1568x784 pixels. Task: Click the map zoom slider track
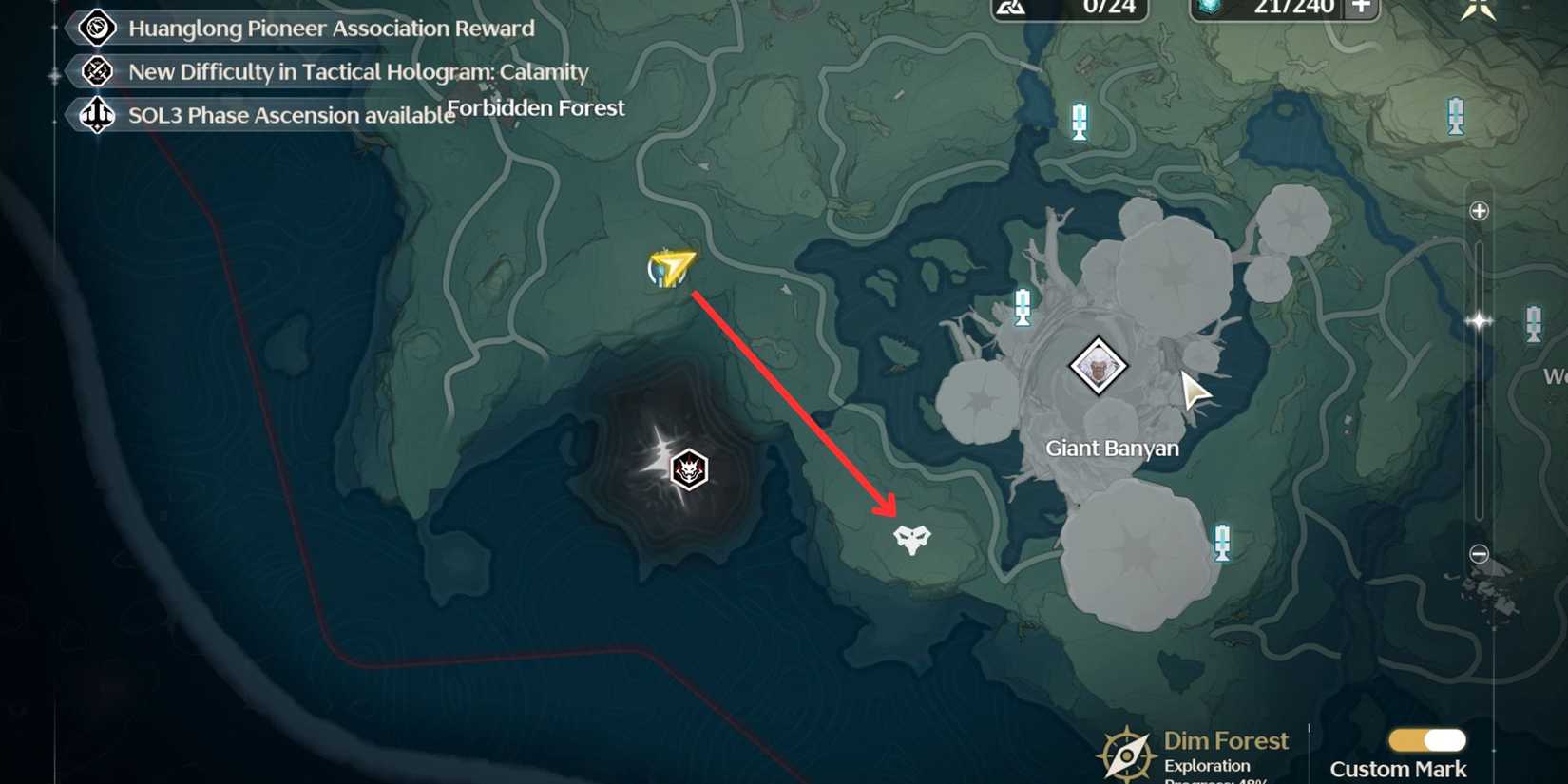click(x=1479, y=380)
